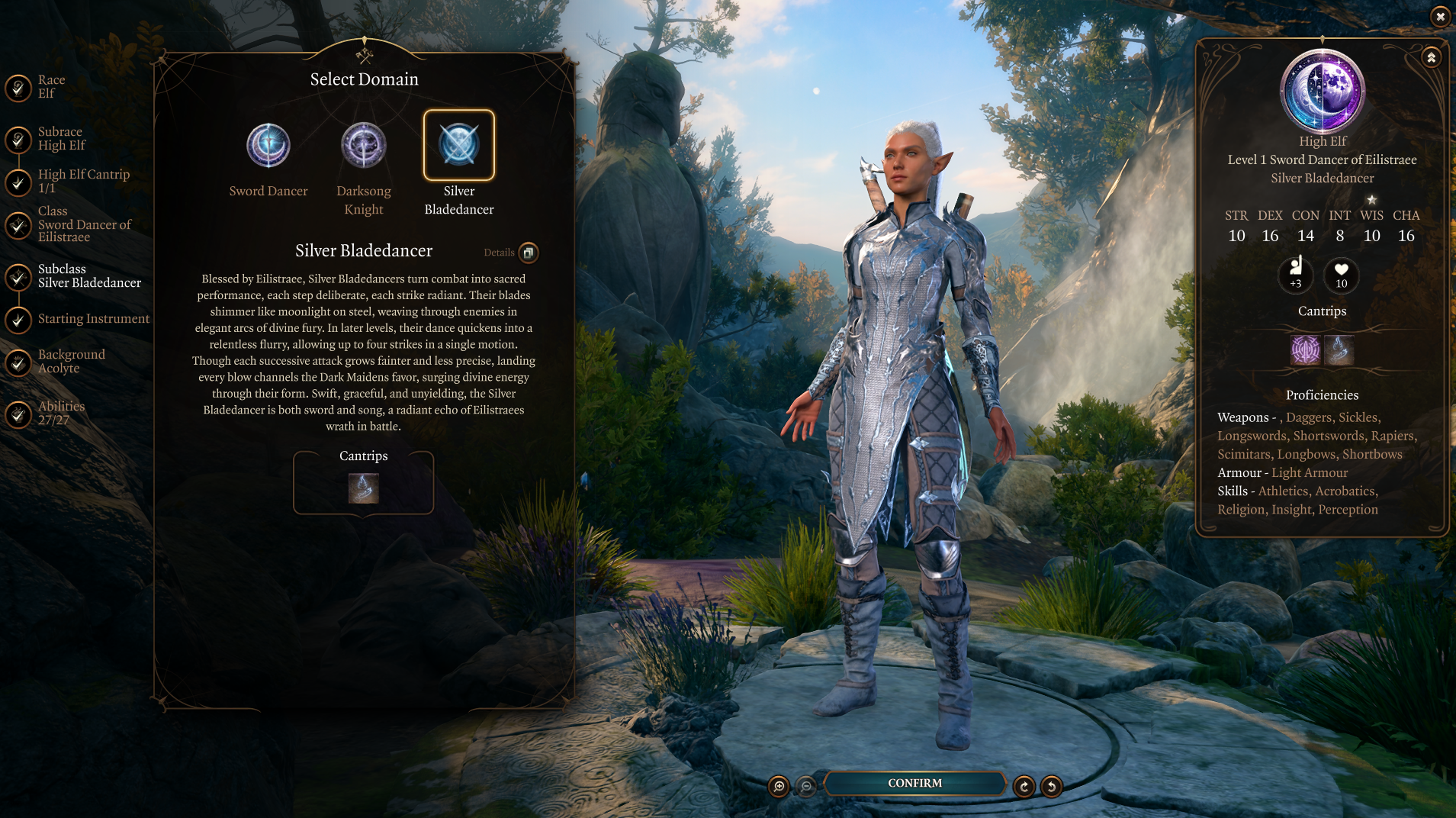The height and width of the screenshot is (818, 1456).
Task: Rotate the character clockwise
Action: pyautogui.click(x=1024, y=787)
